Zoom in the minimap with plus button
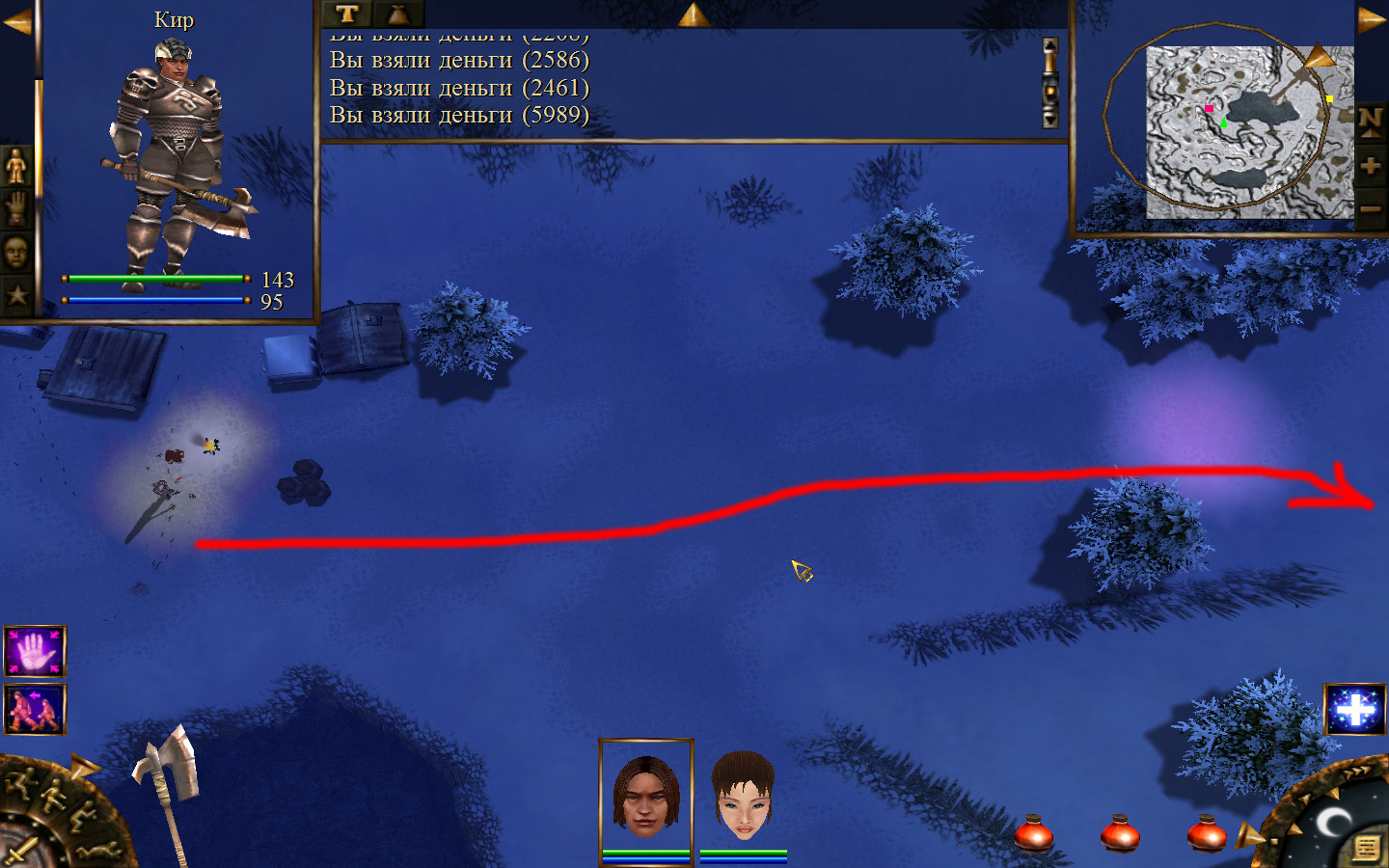This screenshot has height=868, width=1389. coord(1370,166)
